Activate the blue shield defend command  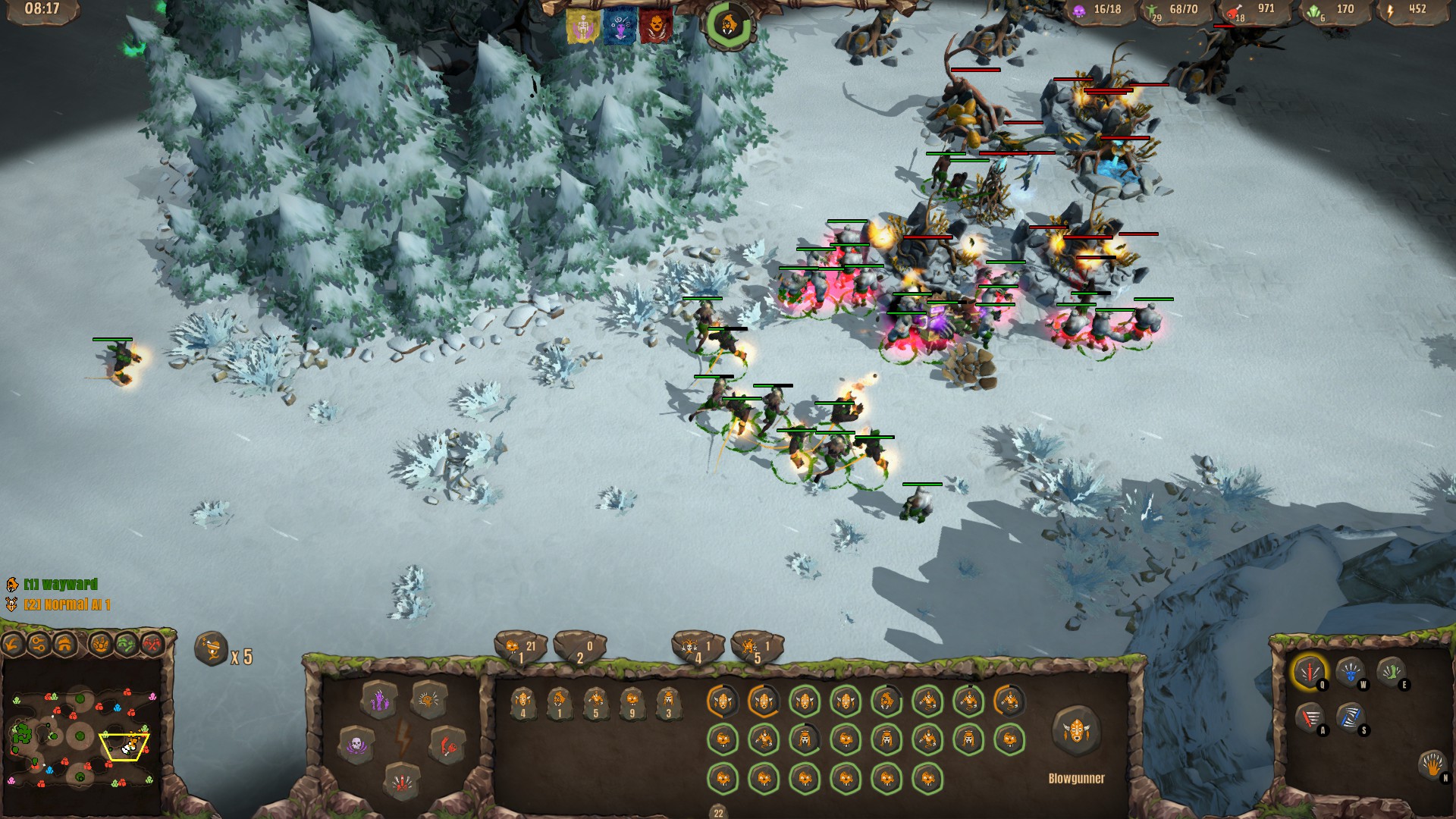pyautogui.click(x=1350, y=672)
